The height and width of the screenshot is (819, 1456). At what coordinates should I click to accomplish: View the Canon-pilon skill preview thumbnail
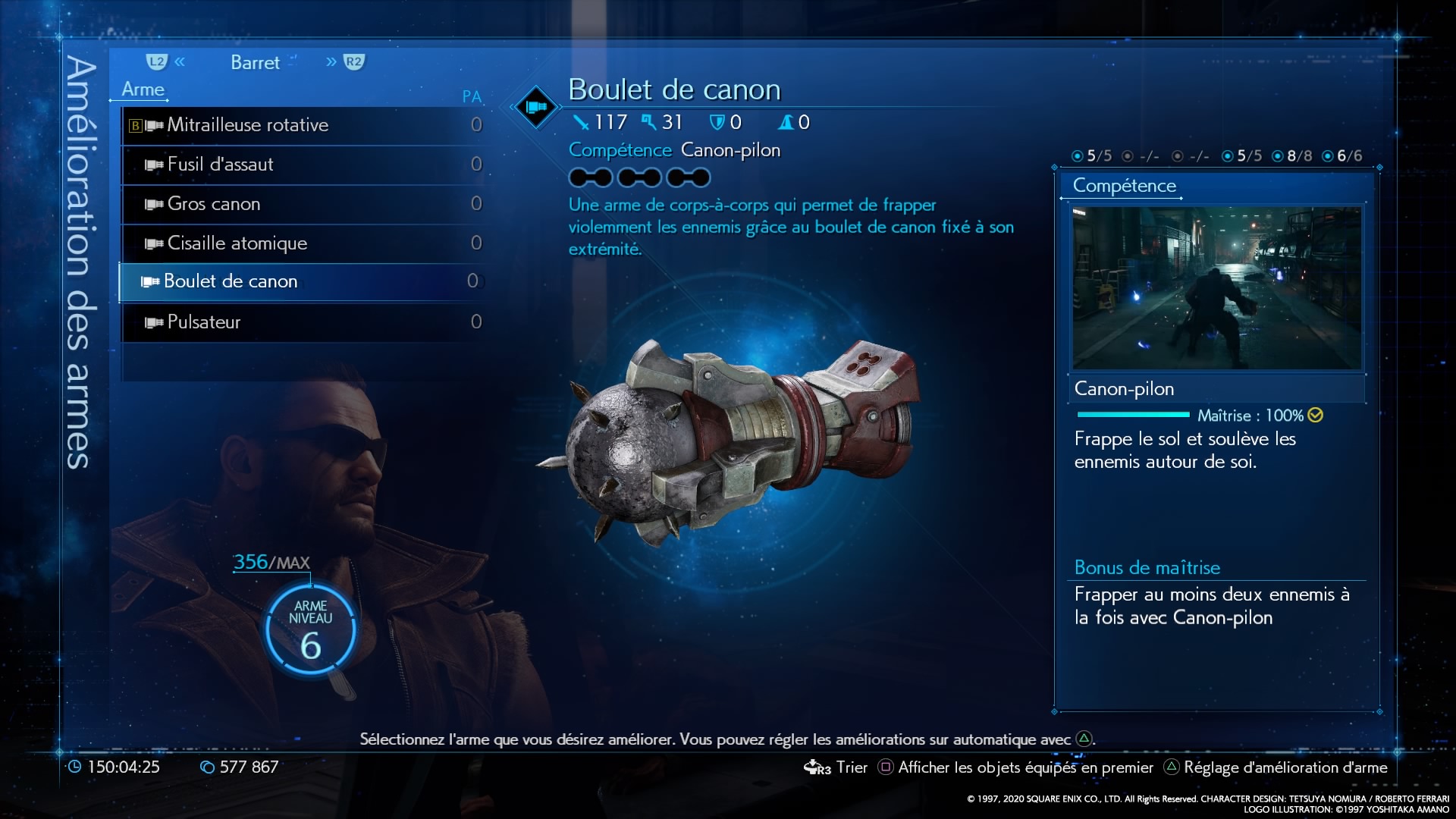[x=1216, y=288]
